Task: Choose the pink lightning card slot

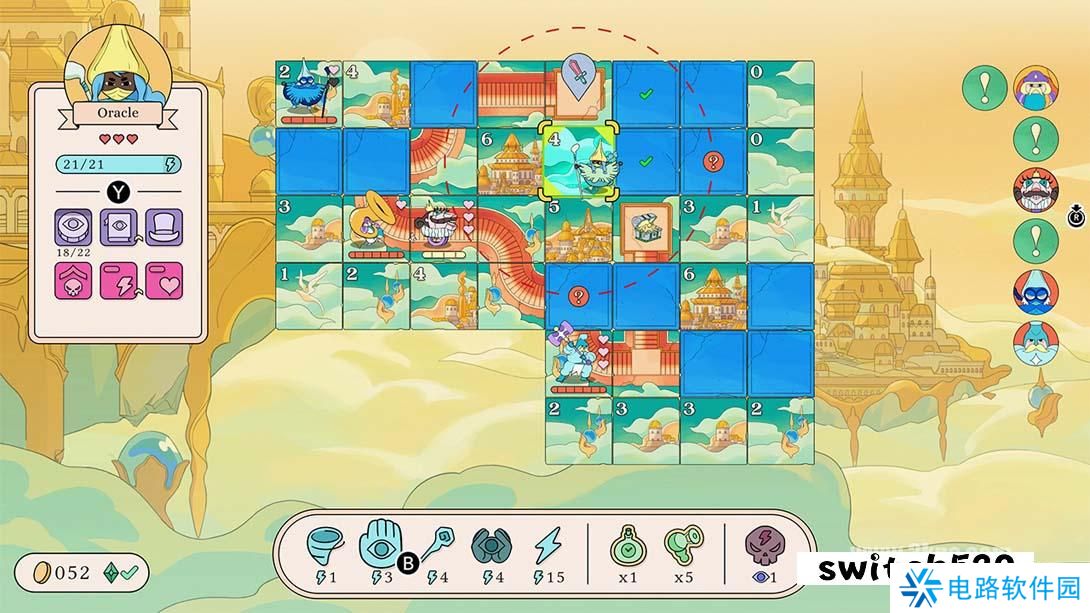Action: pyautogui.click(x=120, y=281)
